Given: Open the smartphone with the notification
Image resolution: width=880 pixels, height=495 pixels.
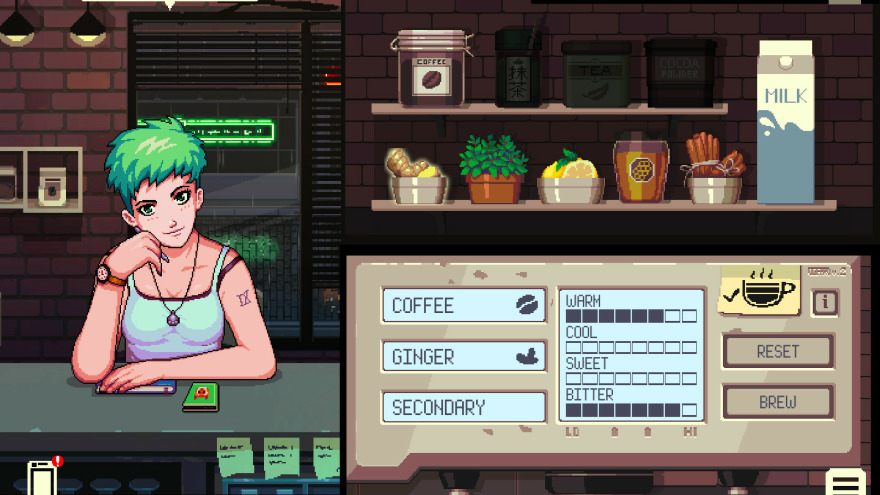Looking at the screenshot, I should point(42,477).
